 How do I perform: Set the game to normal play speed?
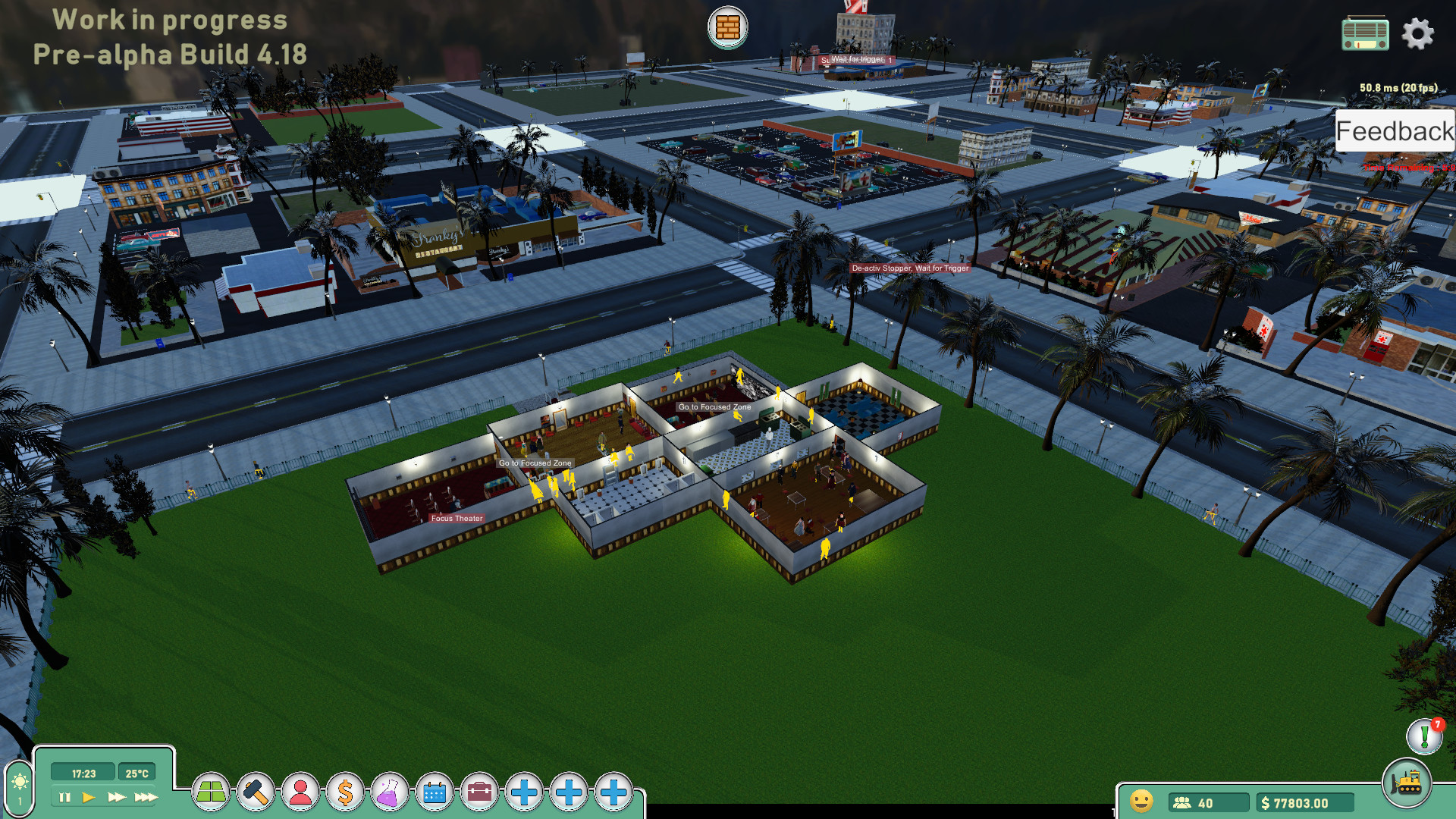[89, 796]
